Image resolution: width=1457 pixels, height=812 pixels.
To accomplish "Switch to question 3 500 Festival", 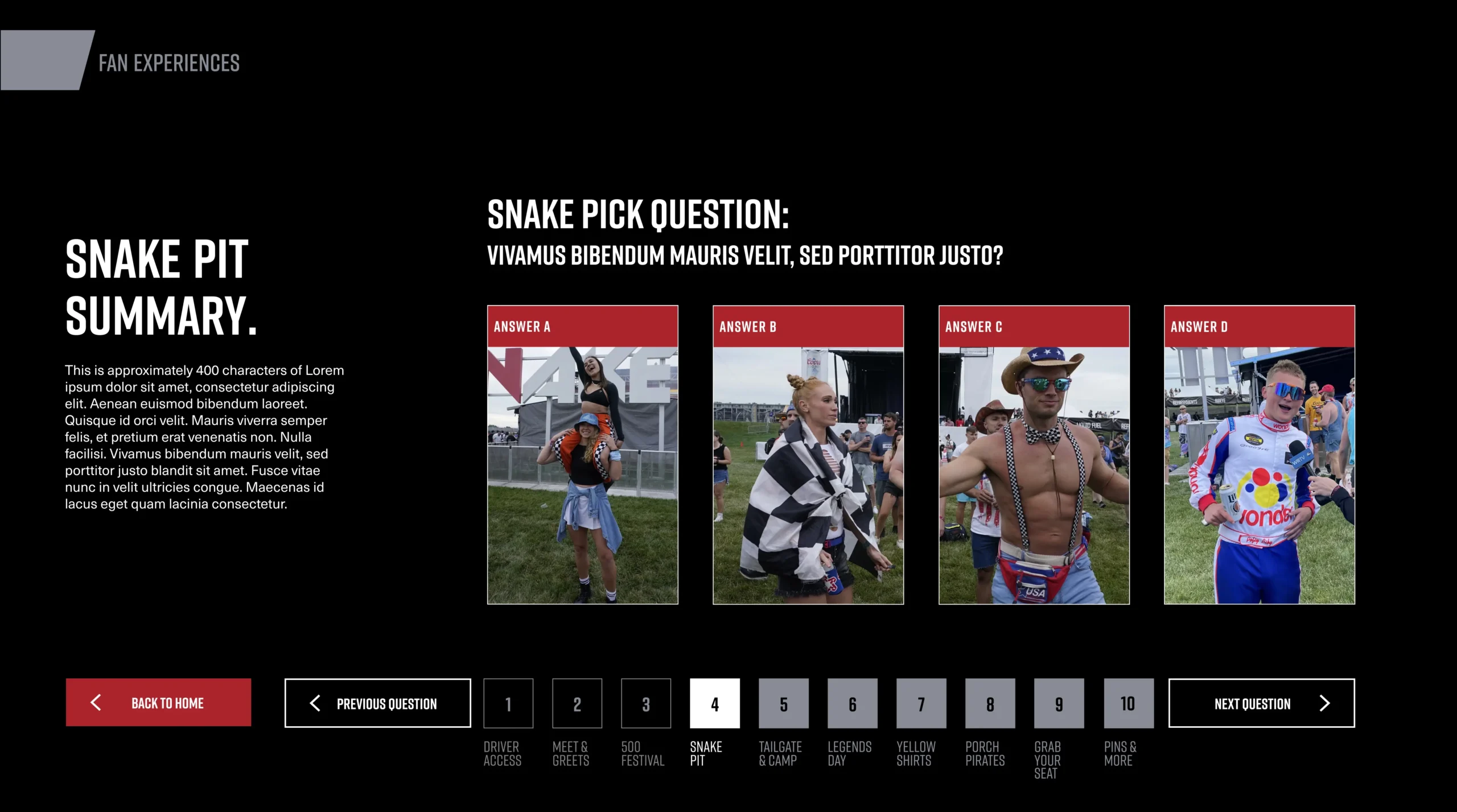I will pos(646,703).
